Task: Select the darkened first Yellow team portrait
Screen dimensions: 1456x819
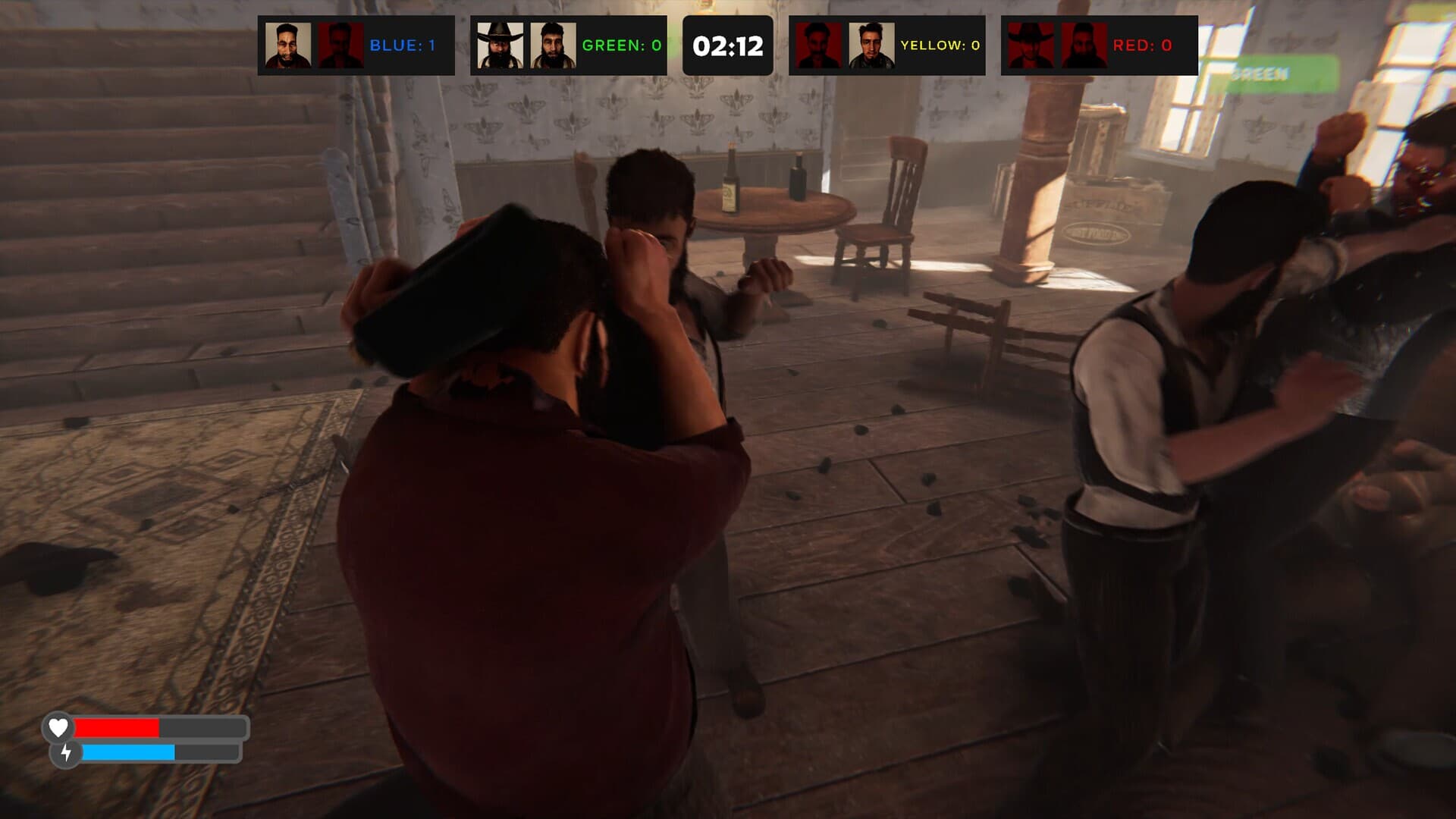Action: tap(819, 45)
